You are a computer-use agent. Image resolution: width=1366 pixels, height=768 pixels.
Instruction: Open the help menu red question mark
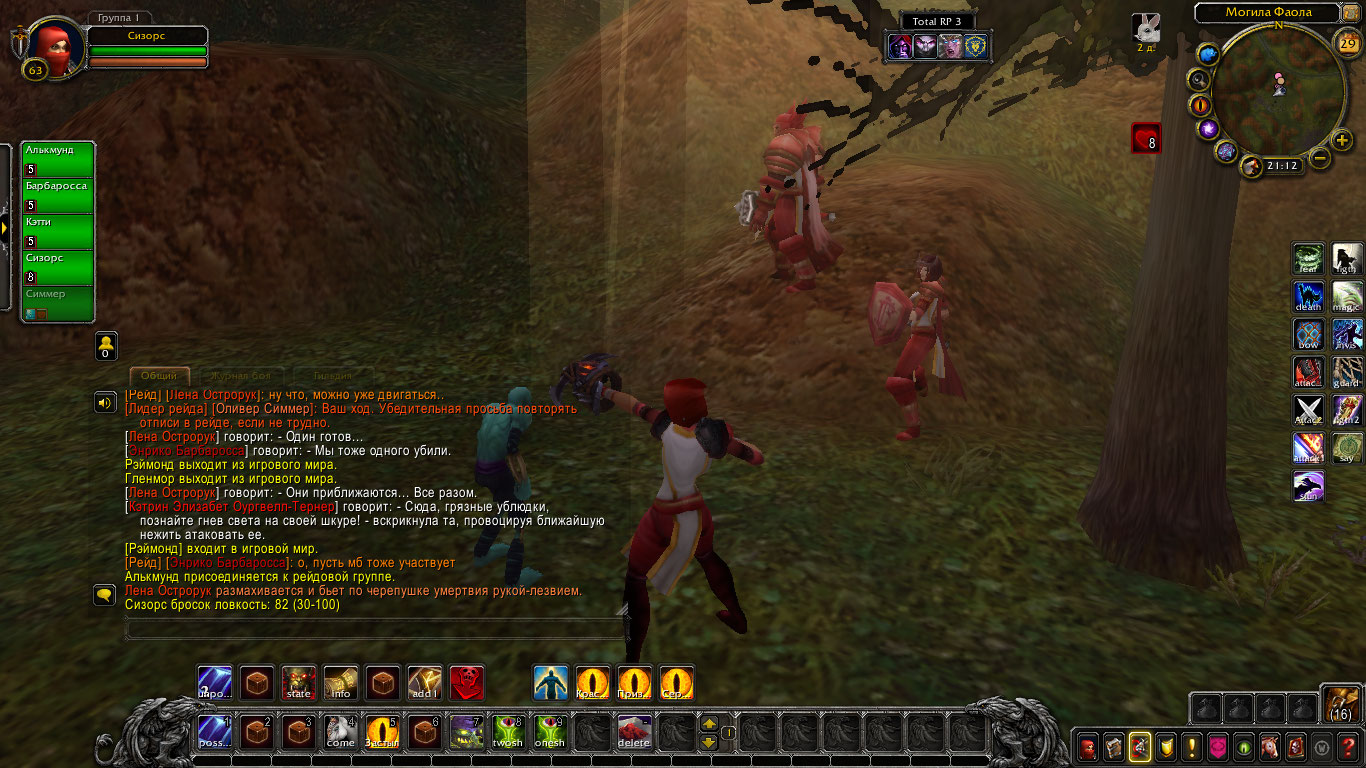click(1348, 747)
